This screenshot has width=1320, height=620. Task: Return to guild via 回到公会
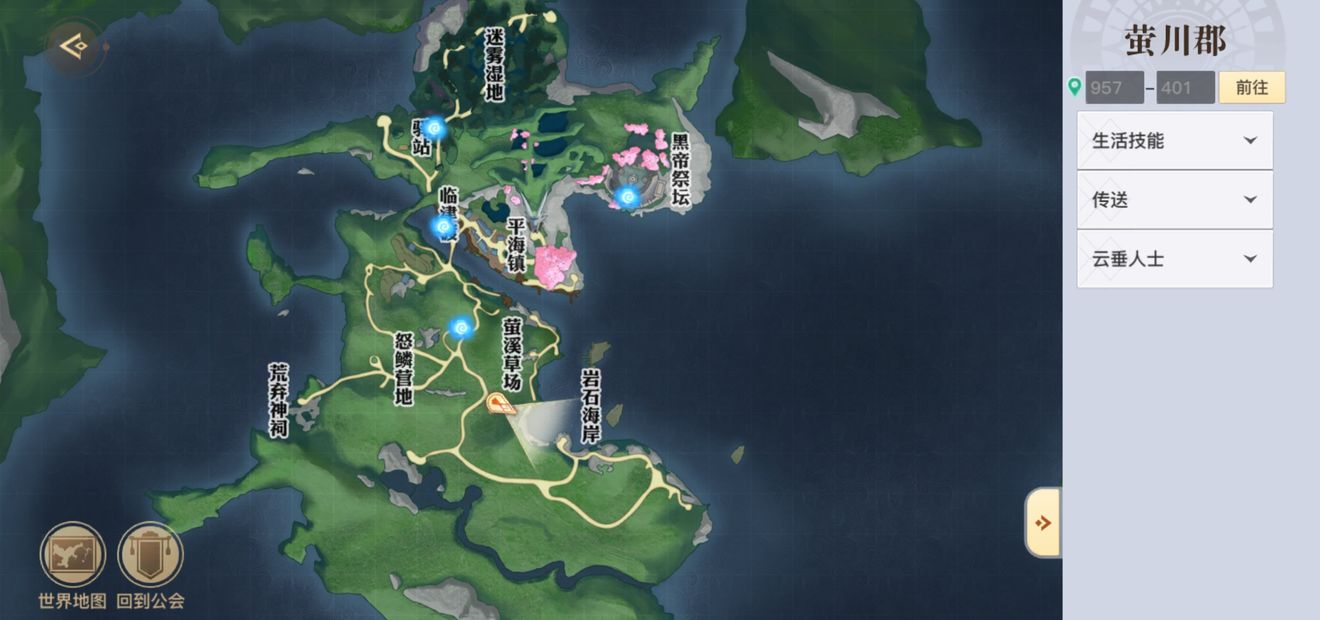[x=150, y=556]
